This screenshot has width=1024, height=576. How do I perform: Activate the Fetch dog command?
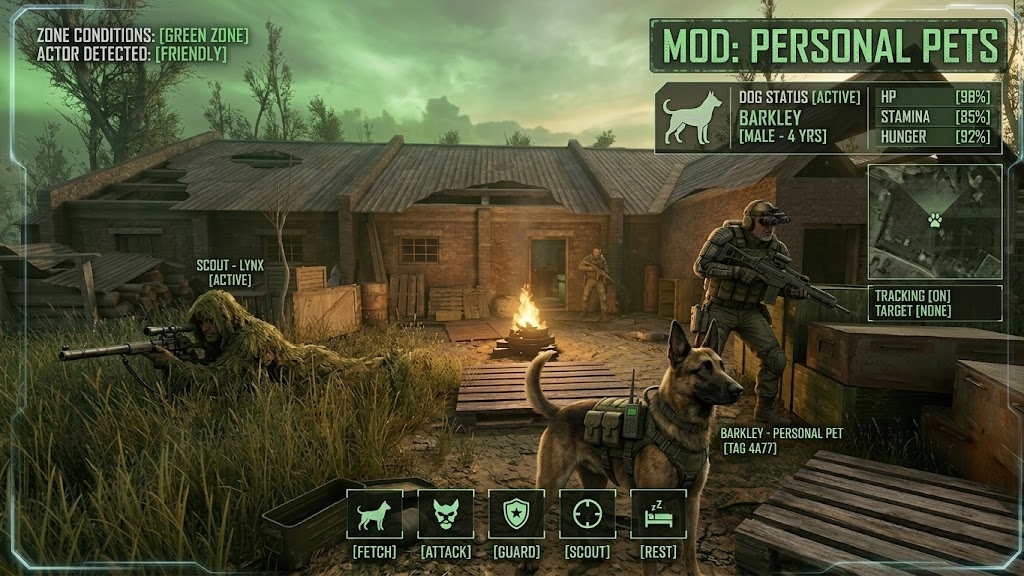[375, 514]
